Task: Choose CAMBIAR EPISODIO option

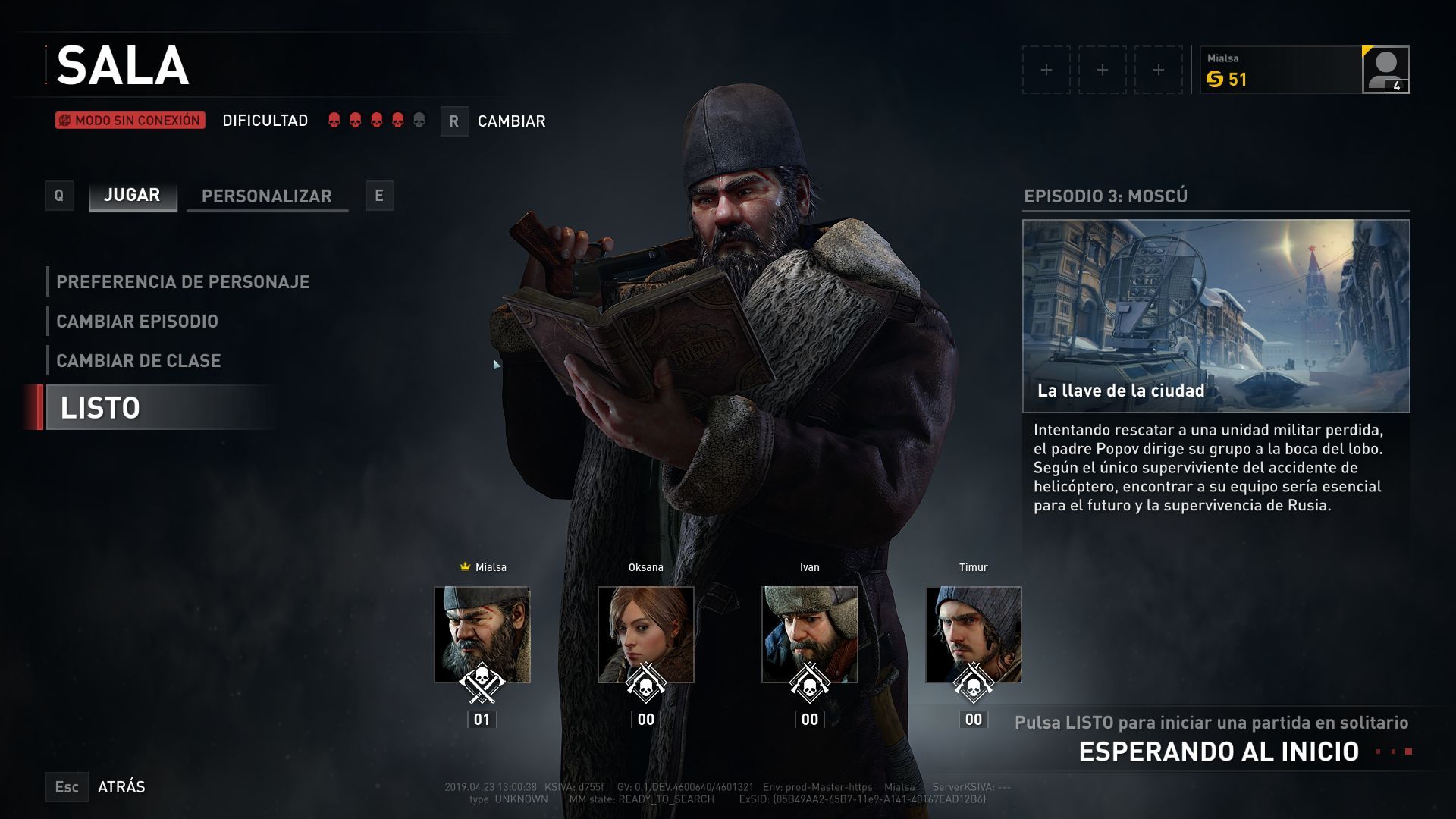Action: click(x=137, y=322)
